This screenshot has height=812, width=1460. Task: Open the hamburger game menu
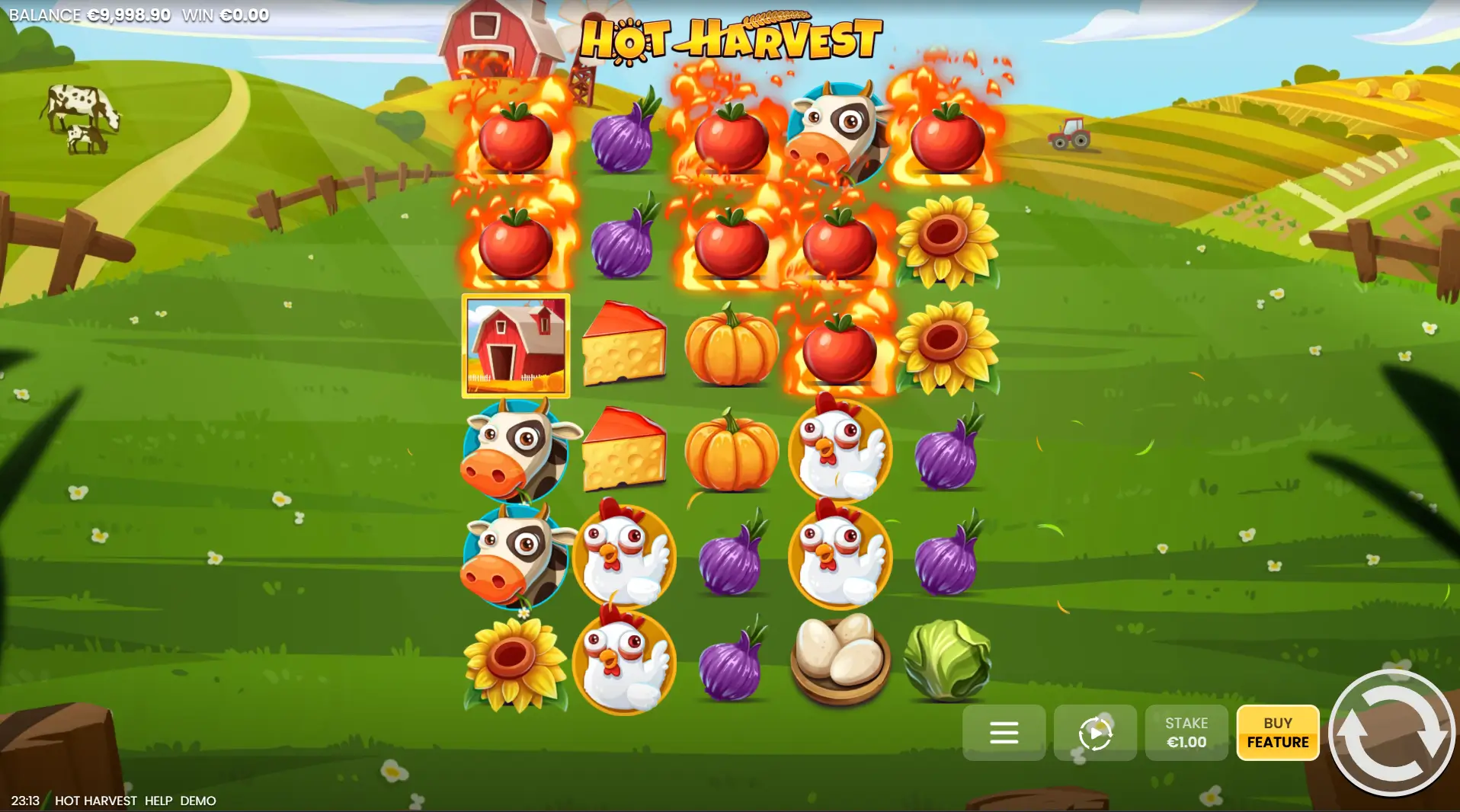(x=1004, y=733)
